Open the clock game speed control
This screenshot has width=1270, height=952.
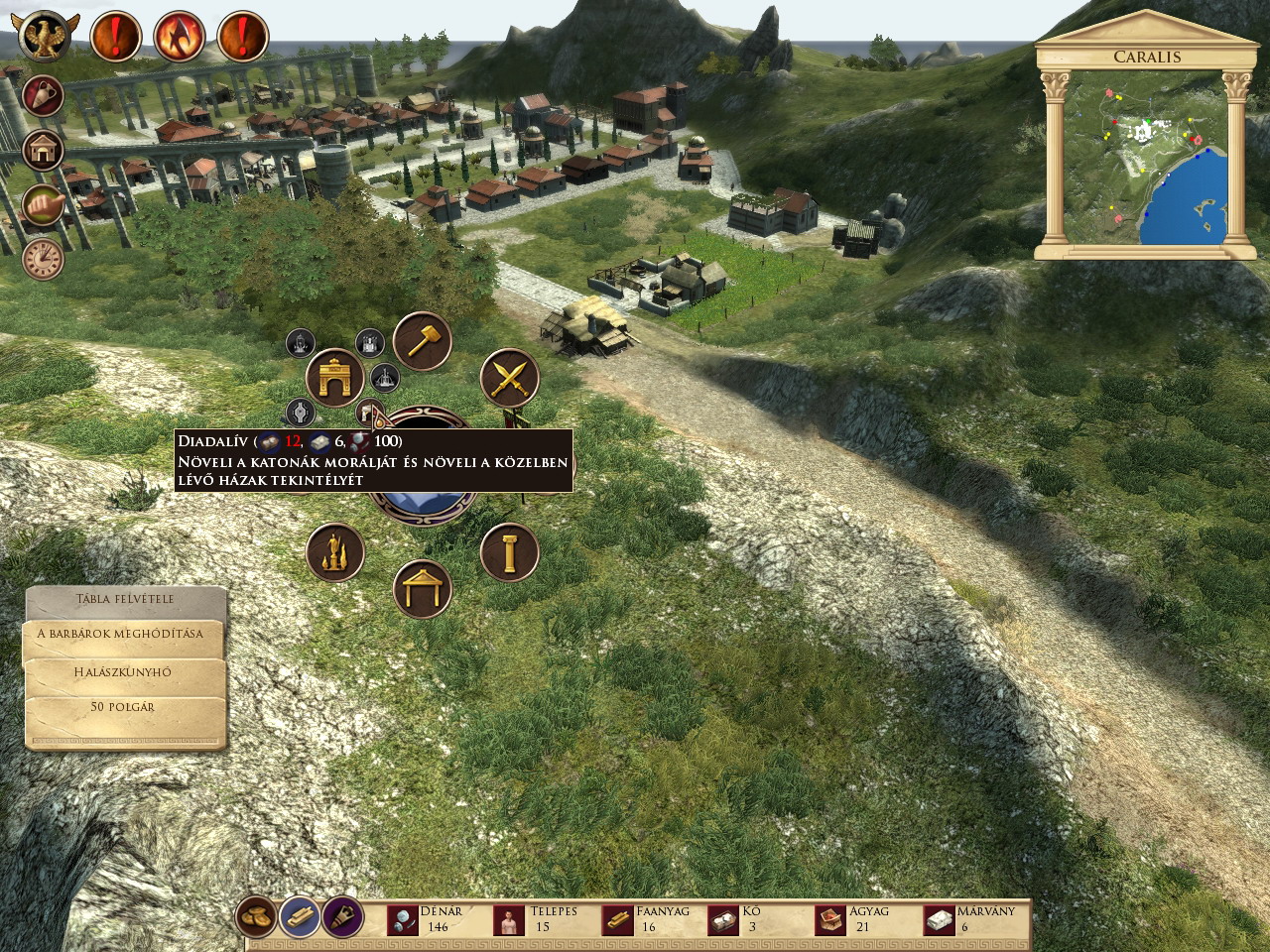click(44, 258)
